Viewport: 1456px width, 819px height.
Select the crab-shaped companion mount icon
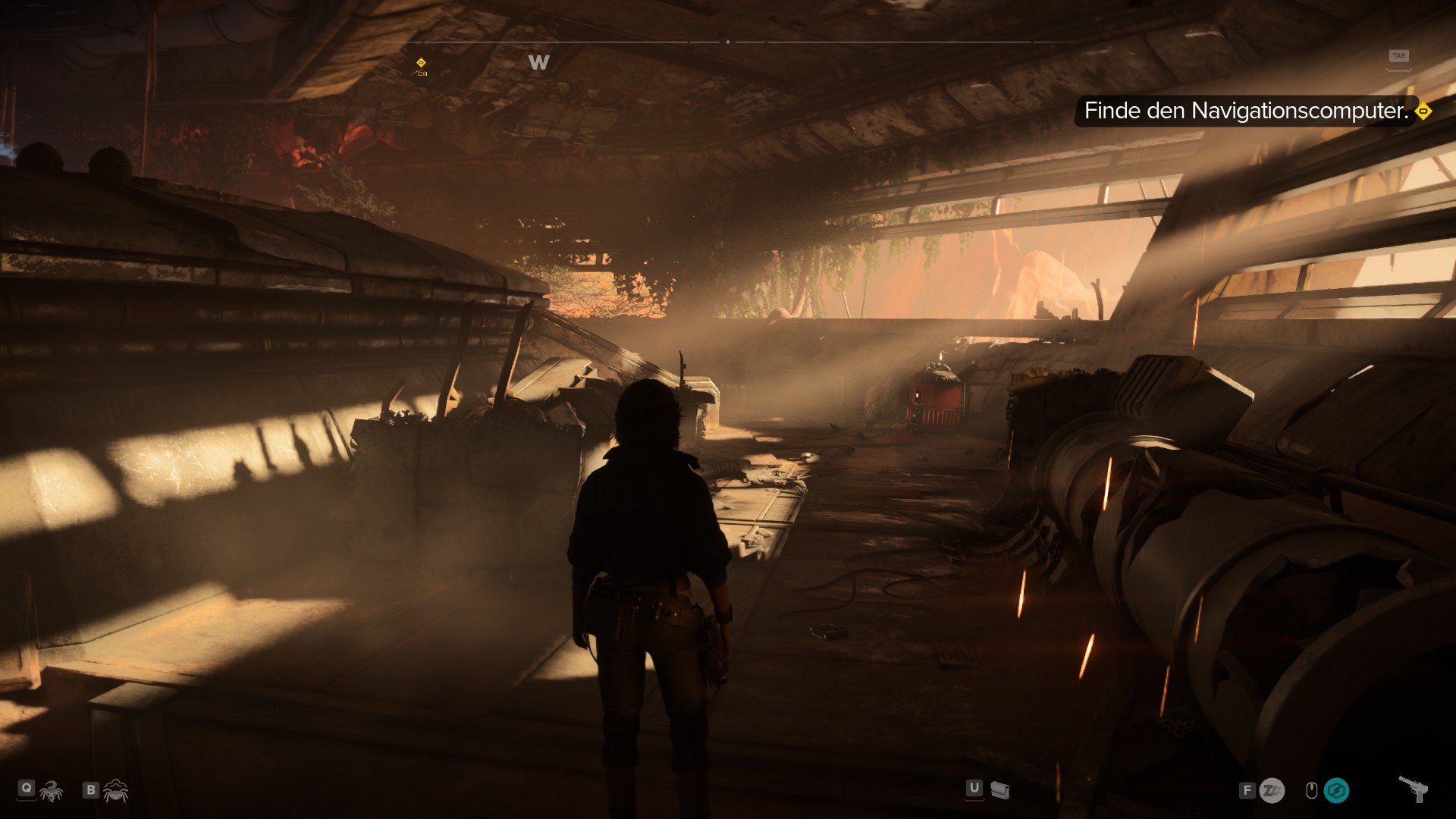coord(115,791)
